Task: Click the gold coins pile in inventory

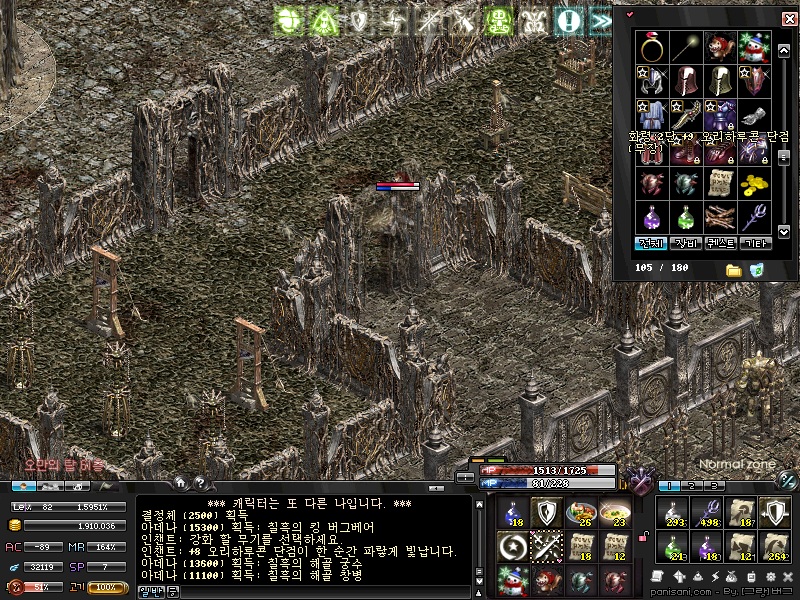Action: coord(751,183)
